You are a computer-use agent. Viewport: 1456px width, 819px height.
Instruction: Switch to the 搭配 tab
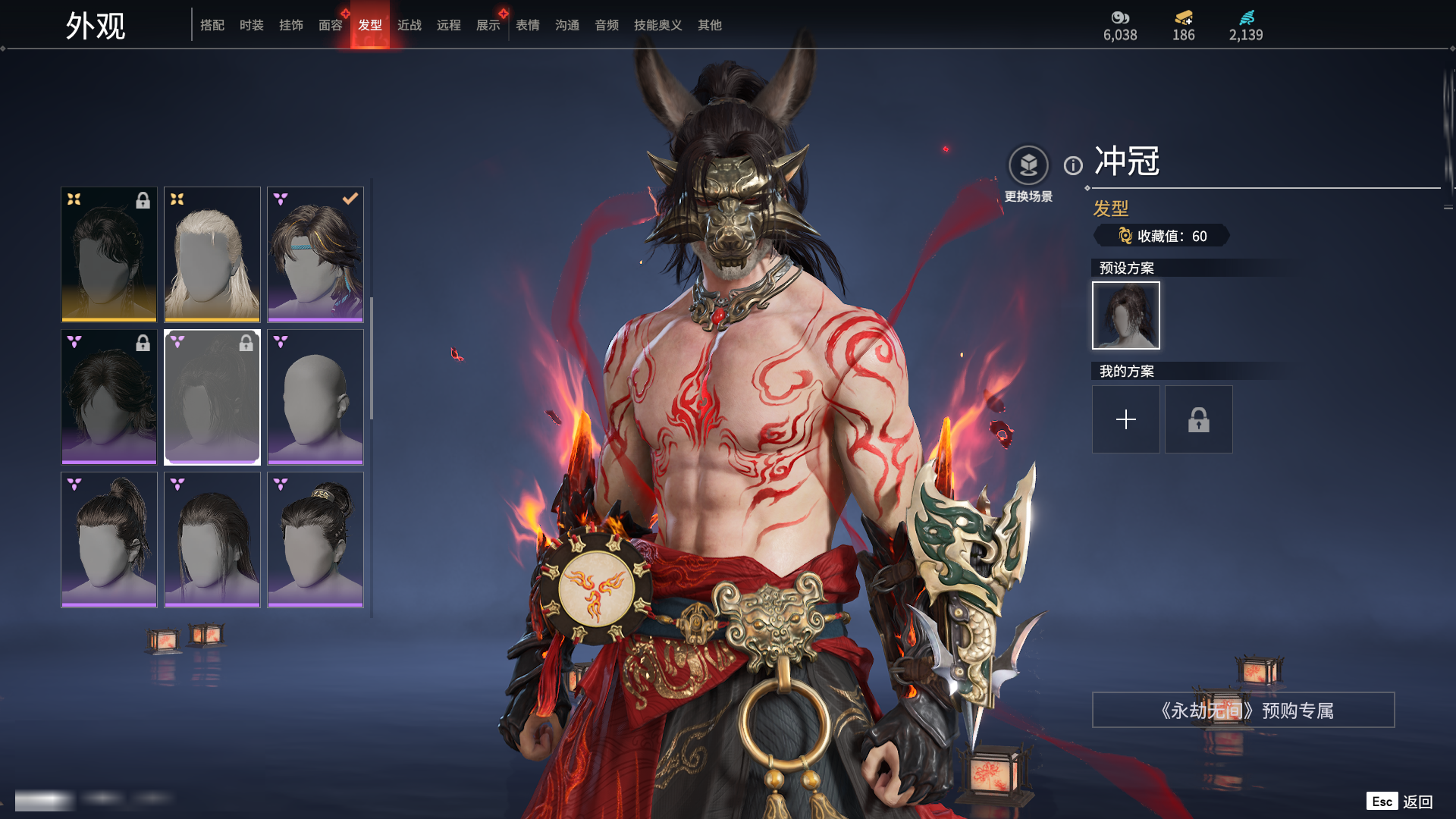click(x=212, y=25)
